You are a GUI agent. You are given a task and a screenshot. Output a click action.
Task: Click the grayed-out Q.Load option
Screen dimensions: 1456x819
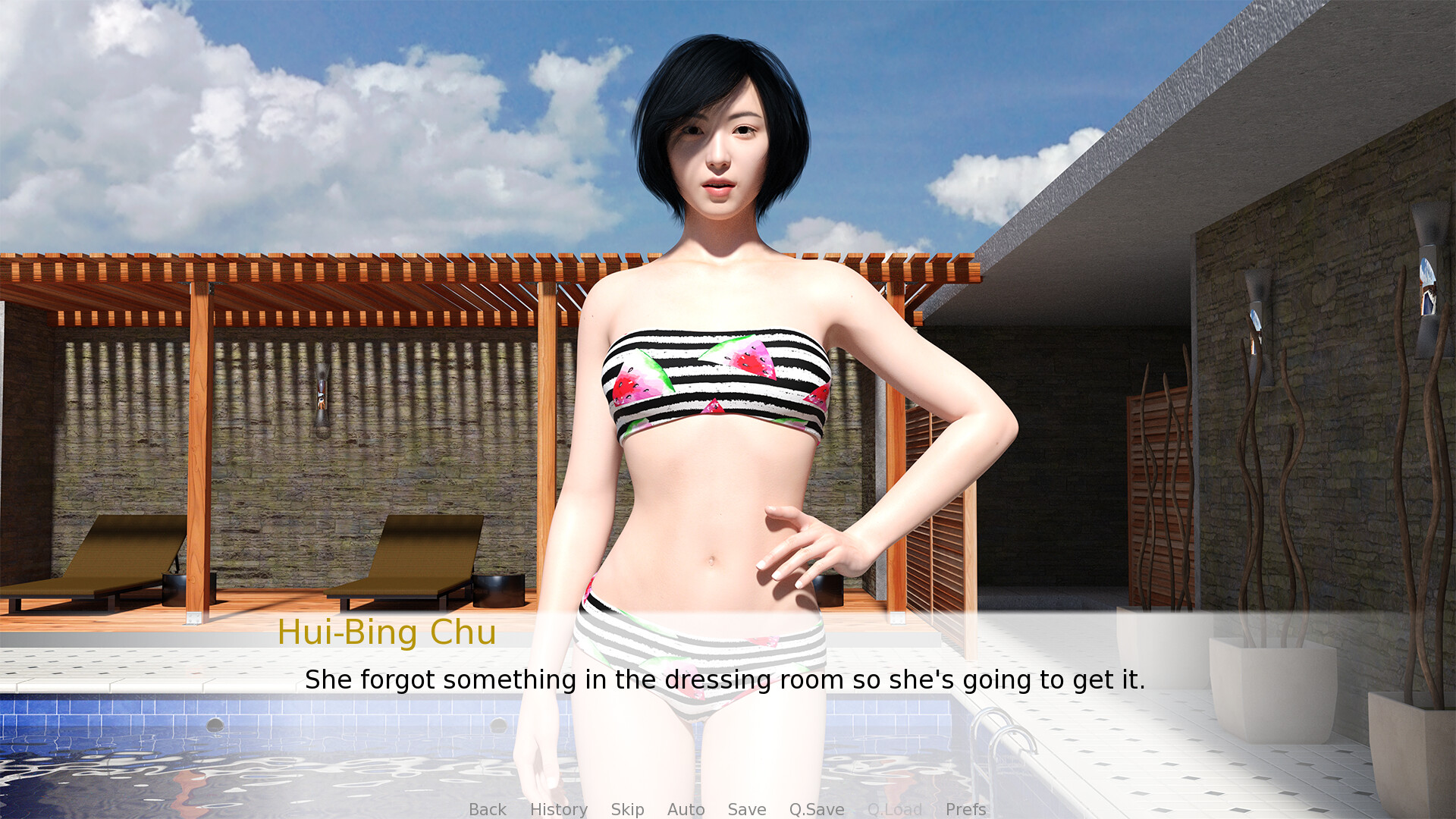coord(895,809)
